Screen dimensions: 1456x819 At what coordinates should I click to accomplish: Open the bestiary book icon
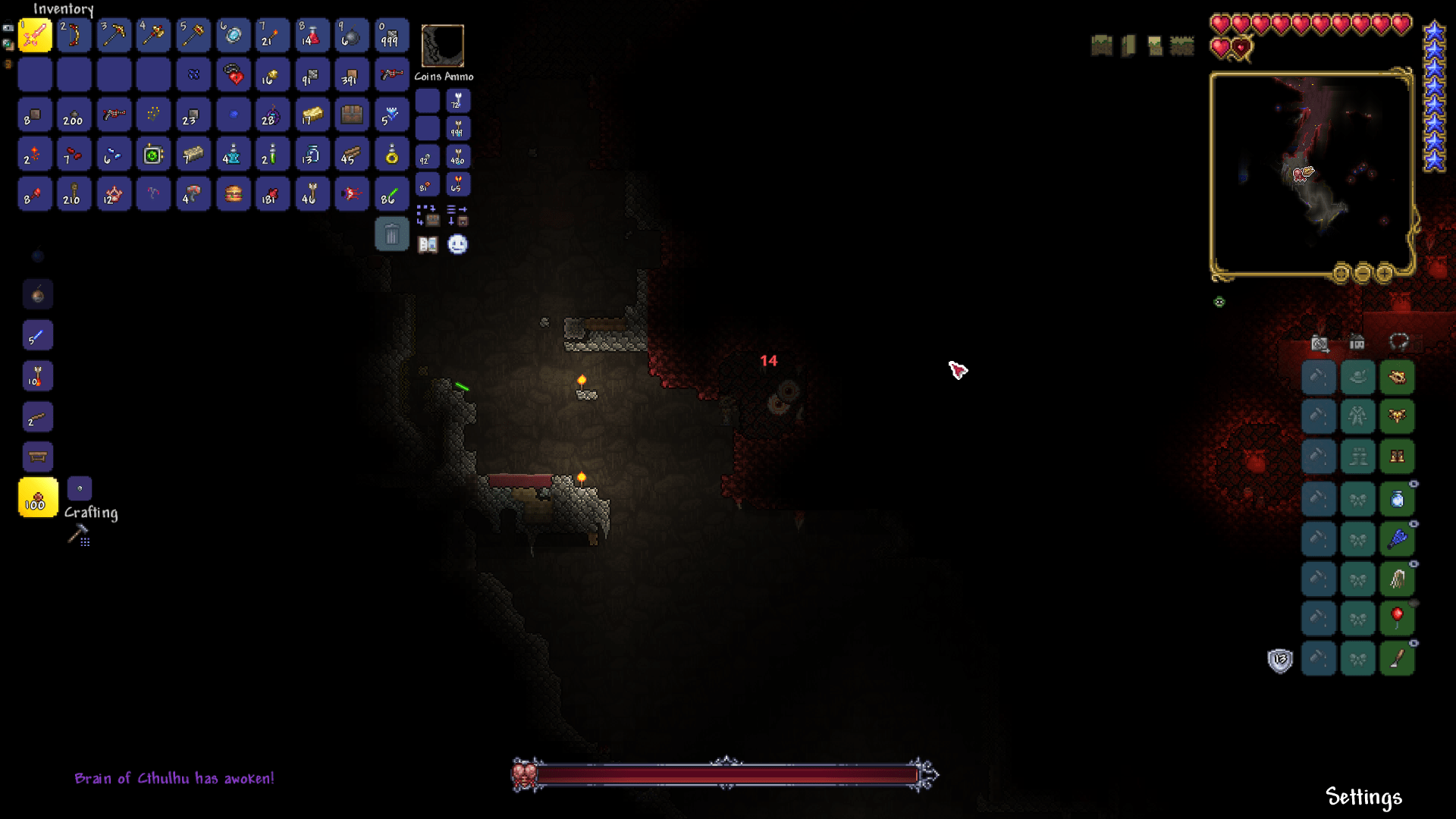coord(428,244)
